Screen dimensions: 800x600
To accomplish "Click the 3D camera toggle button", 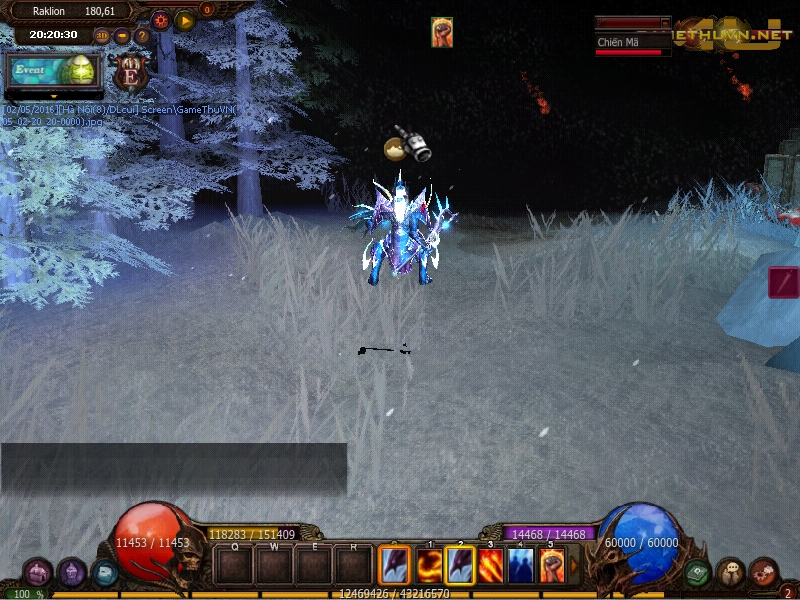I will [x=102, y=36].
